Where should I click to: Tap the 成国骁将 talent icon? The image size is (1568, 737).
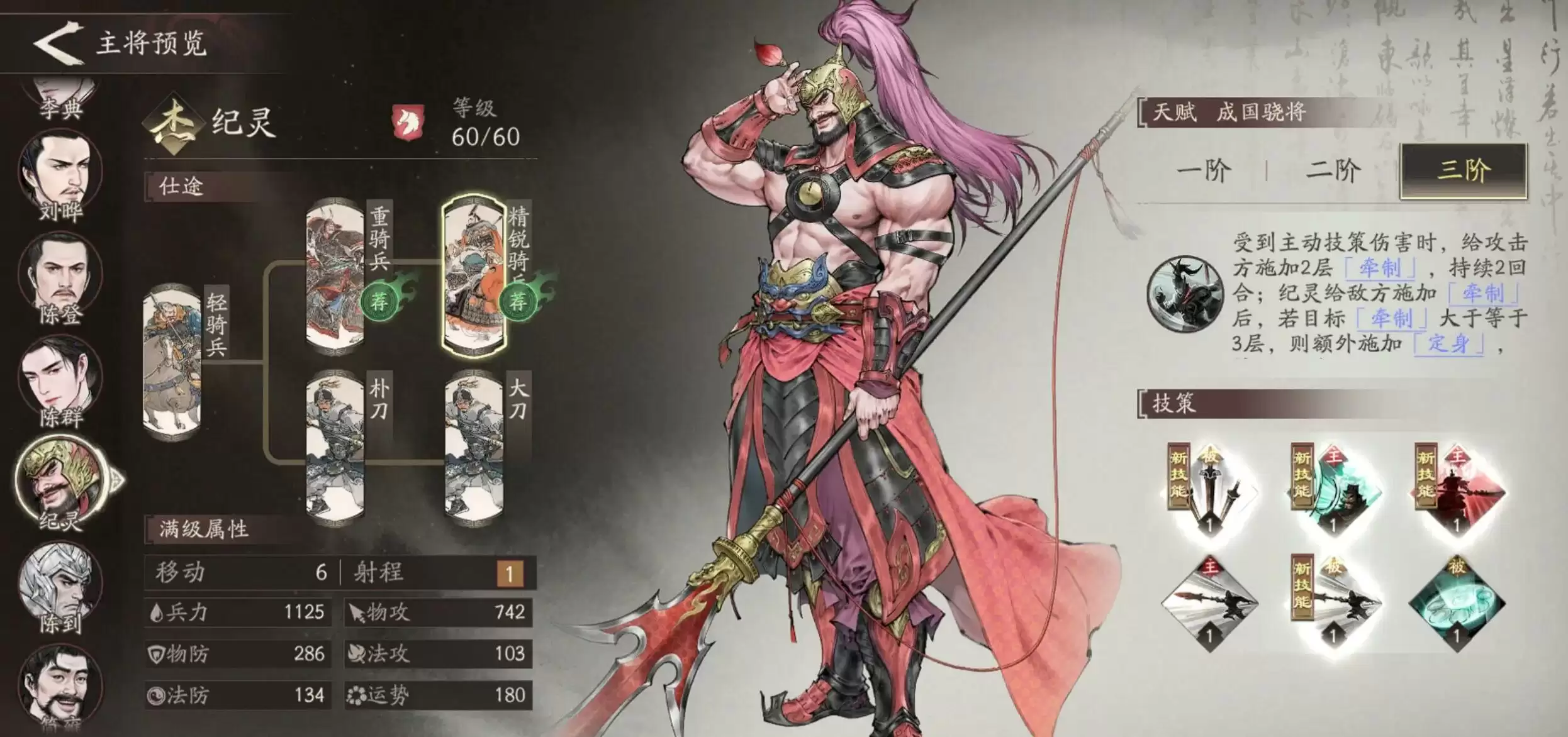coord(1184,293)
